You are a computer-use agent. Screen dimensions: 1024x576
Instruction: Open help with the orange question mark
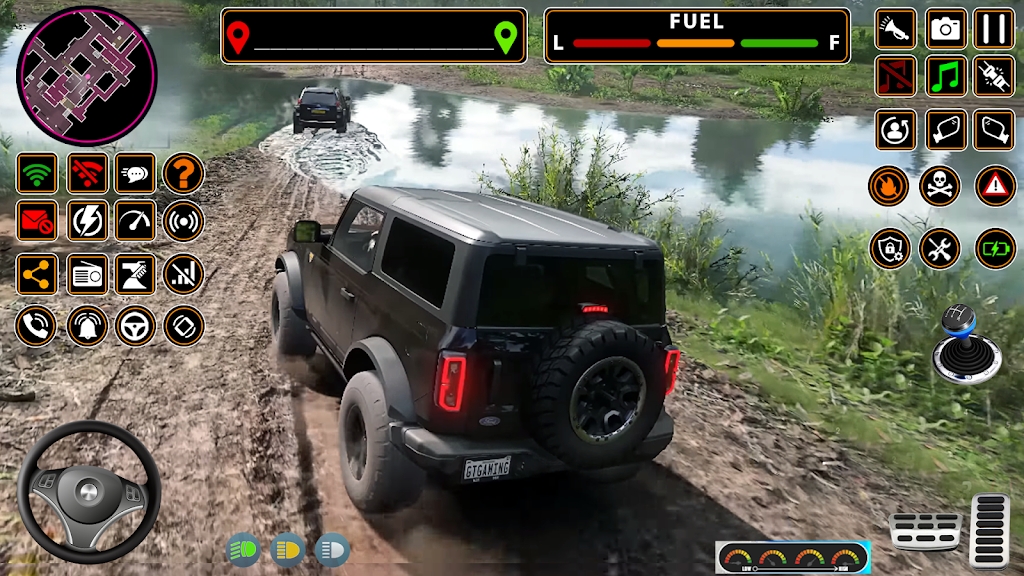click(183, 173)
